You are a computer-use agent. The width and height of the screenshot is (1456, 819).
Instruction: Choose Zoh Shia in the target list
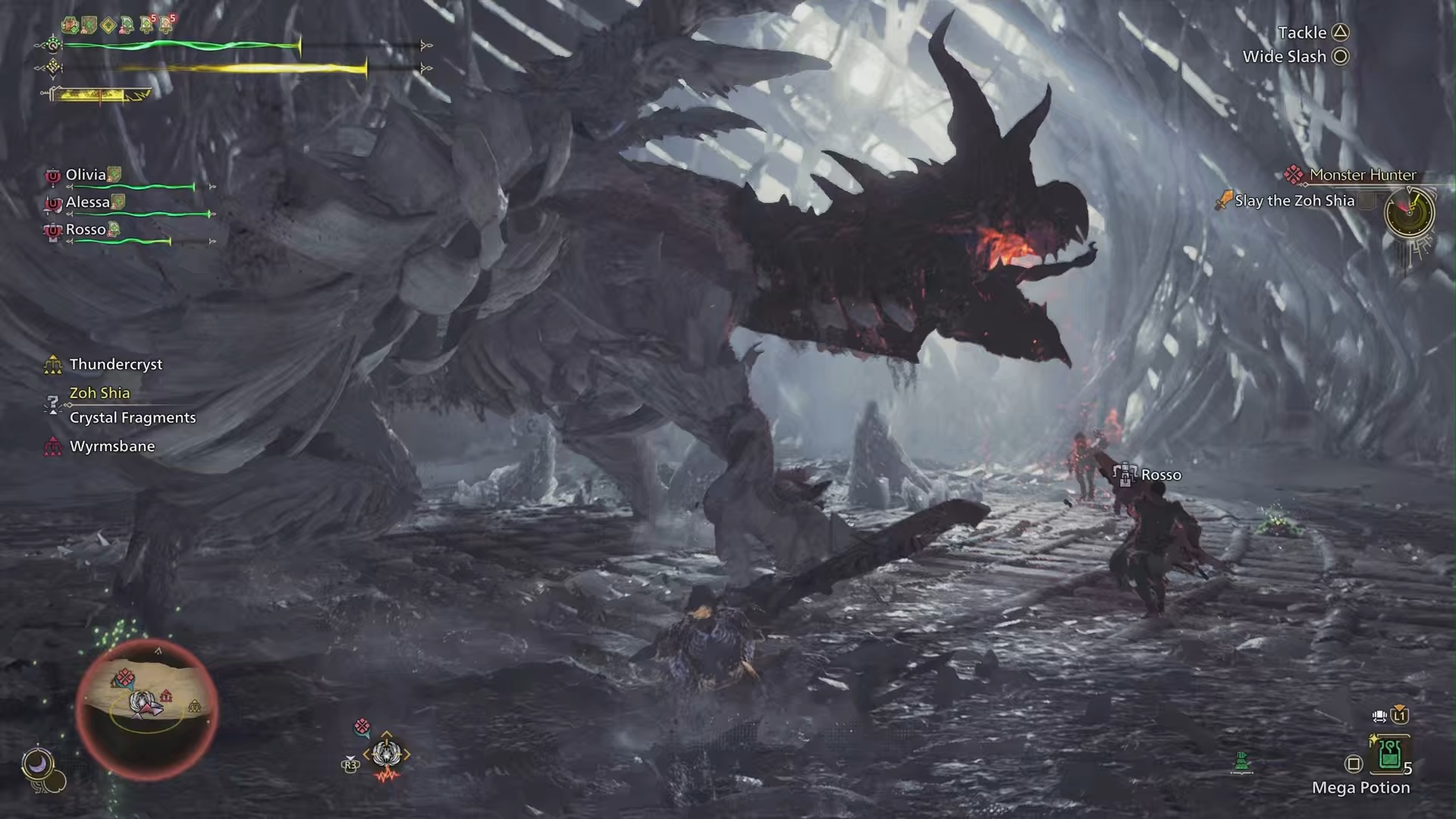(x=99, y=393)
